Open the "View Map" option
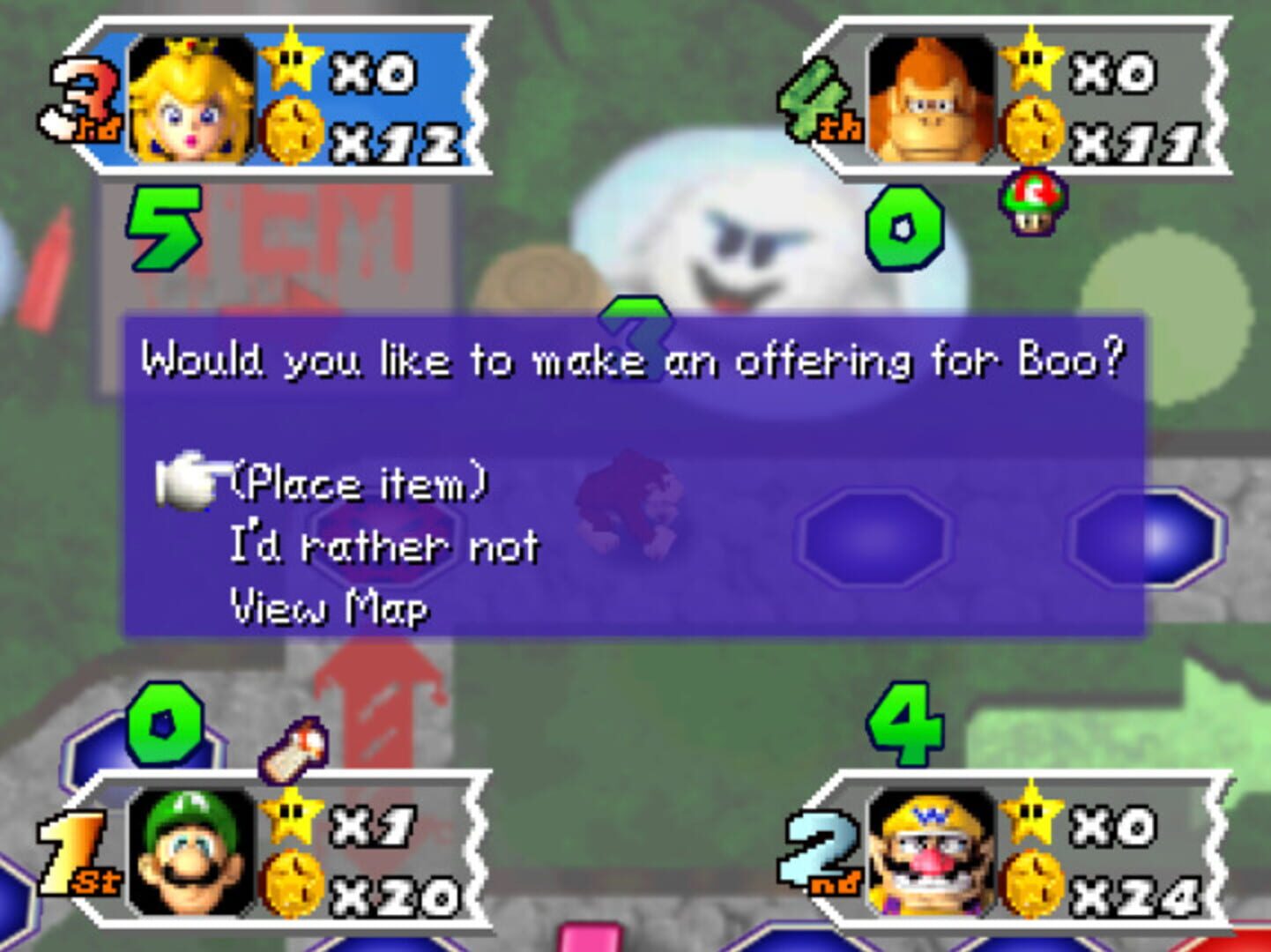 tap(329, 607)
